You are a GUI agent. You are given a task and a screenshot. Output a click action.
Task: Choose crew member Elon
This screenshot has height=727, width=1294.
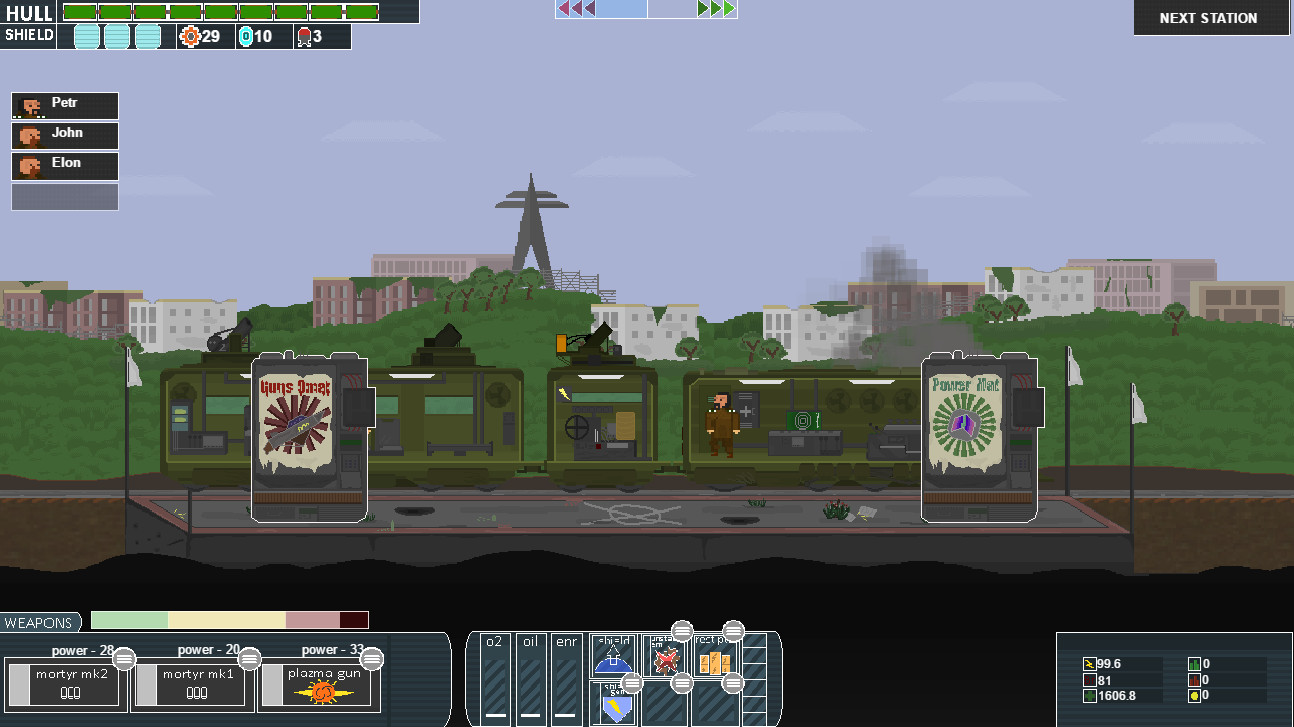pyautogui.click(x=65, y=165)
